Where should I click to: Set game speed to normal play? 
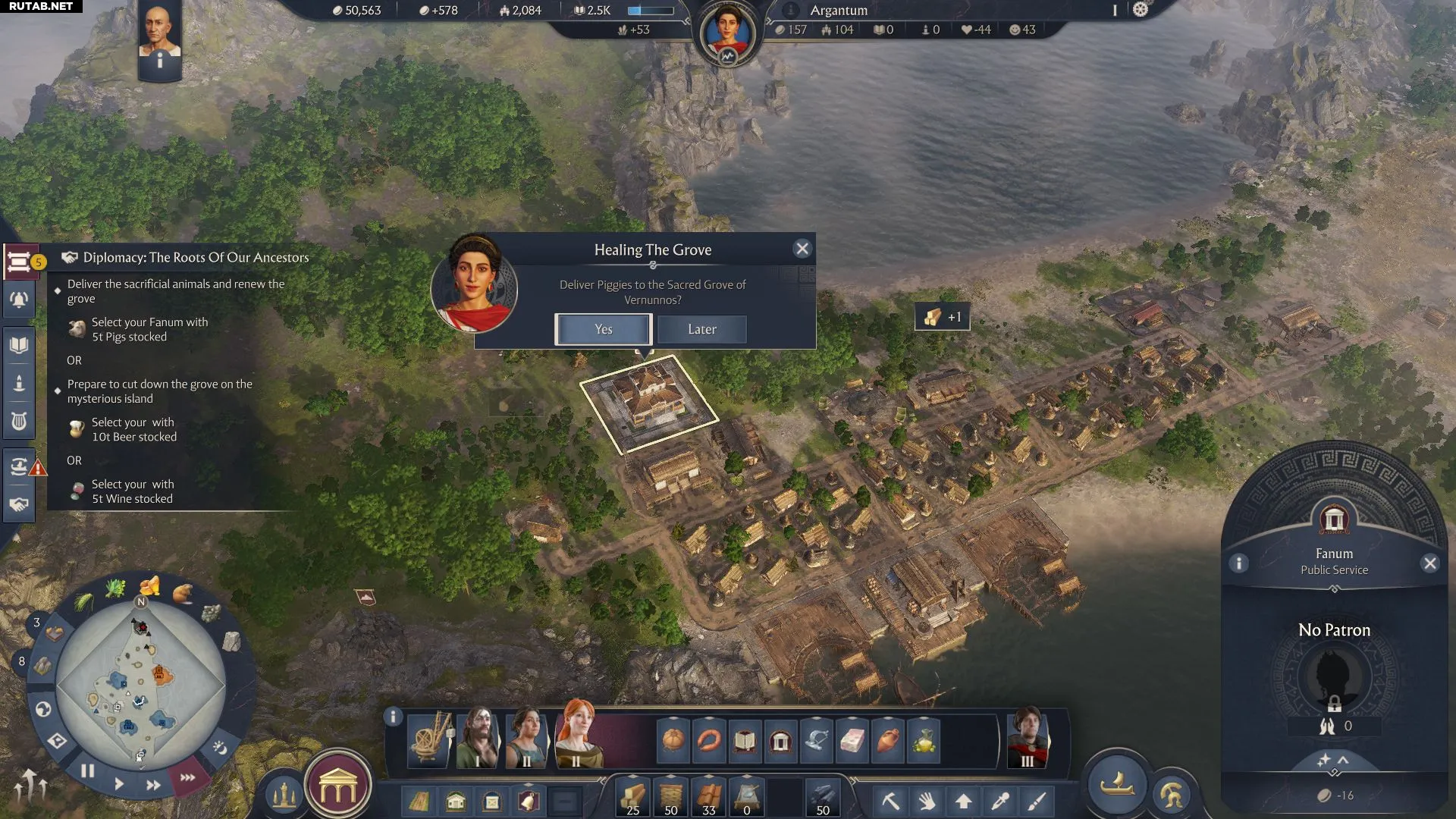coord(119,783)
